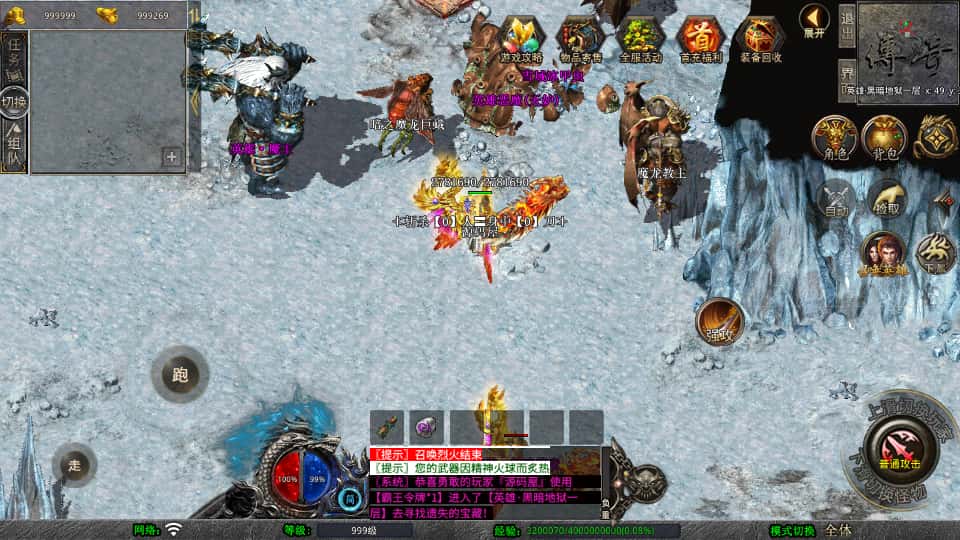Screen dimensions: 960x540
Task: Click the round 切换 switch button
Action: [14, 101]
